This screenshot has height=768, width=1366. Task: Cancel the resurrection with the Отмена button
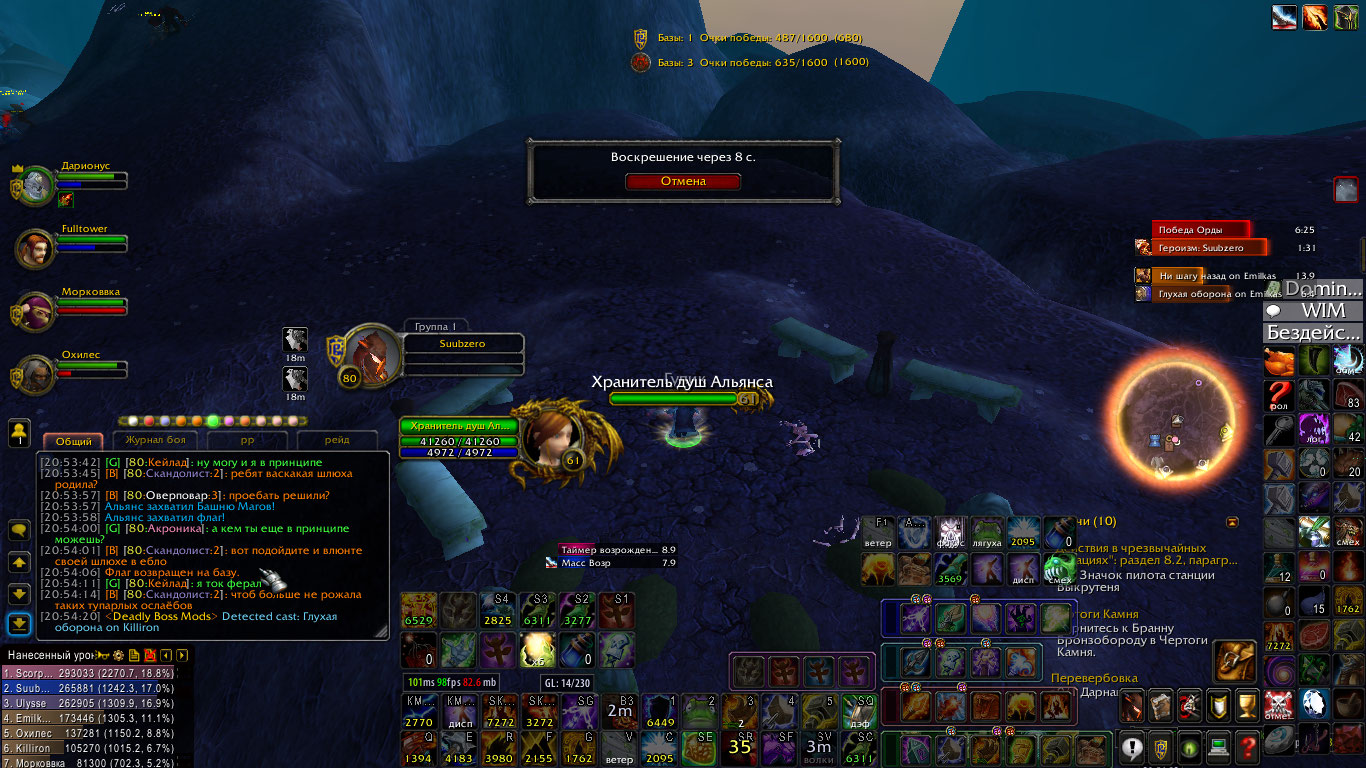tap(683, 182)
